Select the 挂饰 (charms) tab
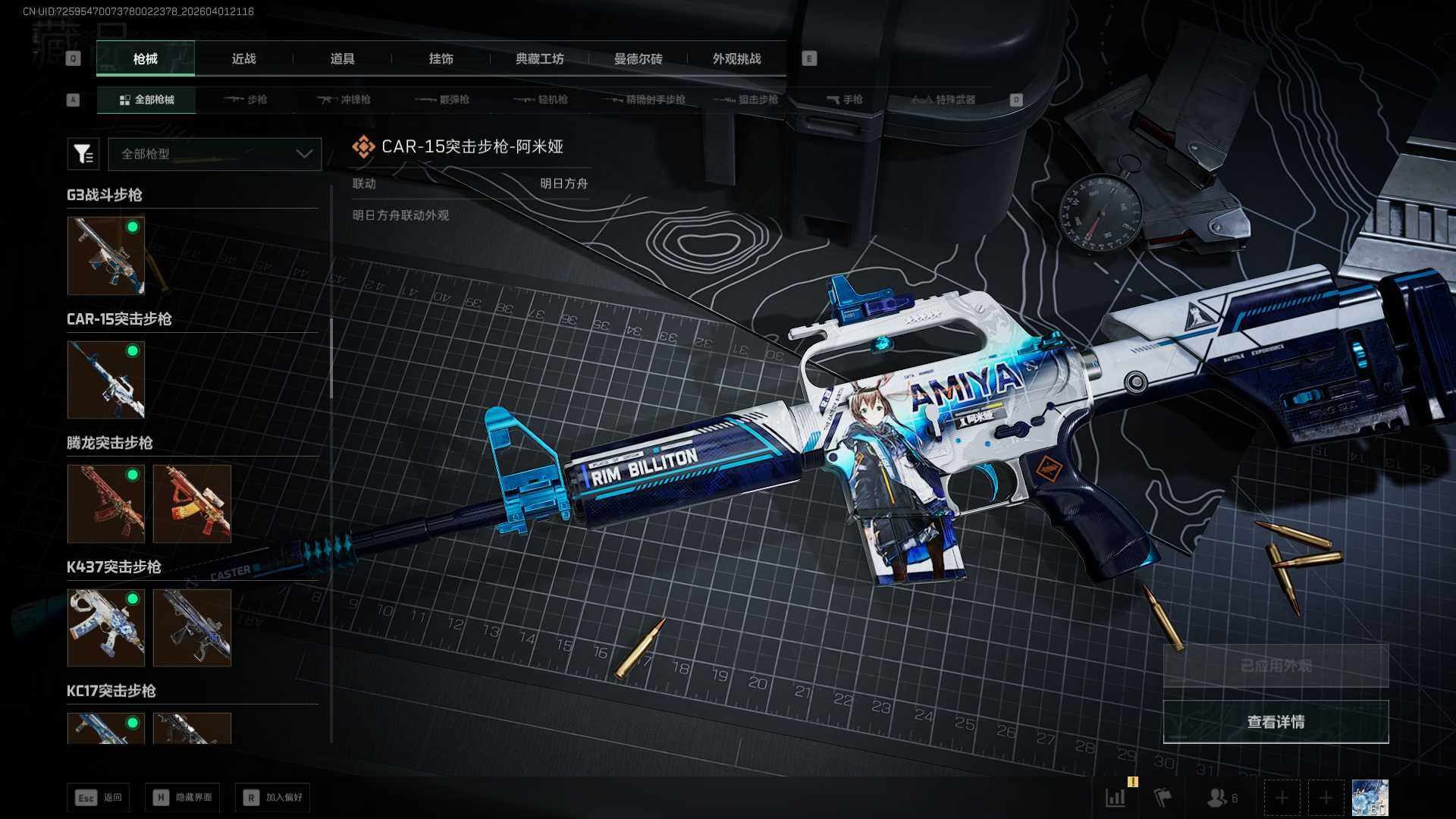 441,58
